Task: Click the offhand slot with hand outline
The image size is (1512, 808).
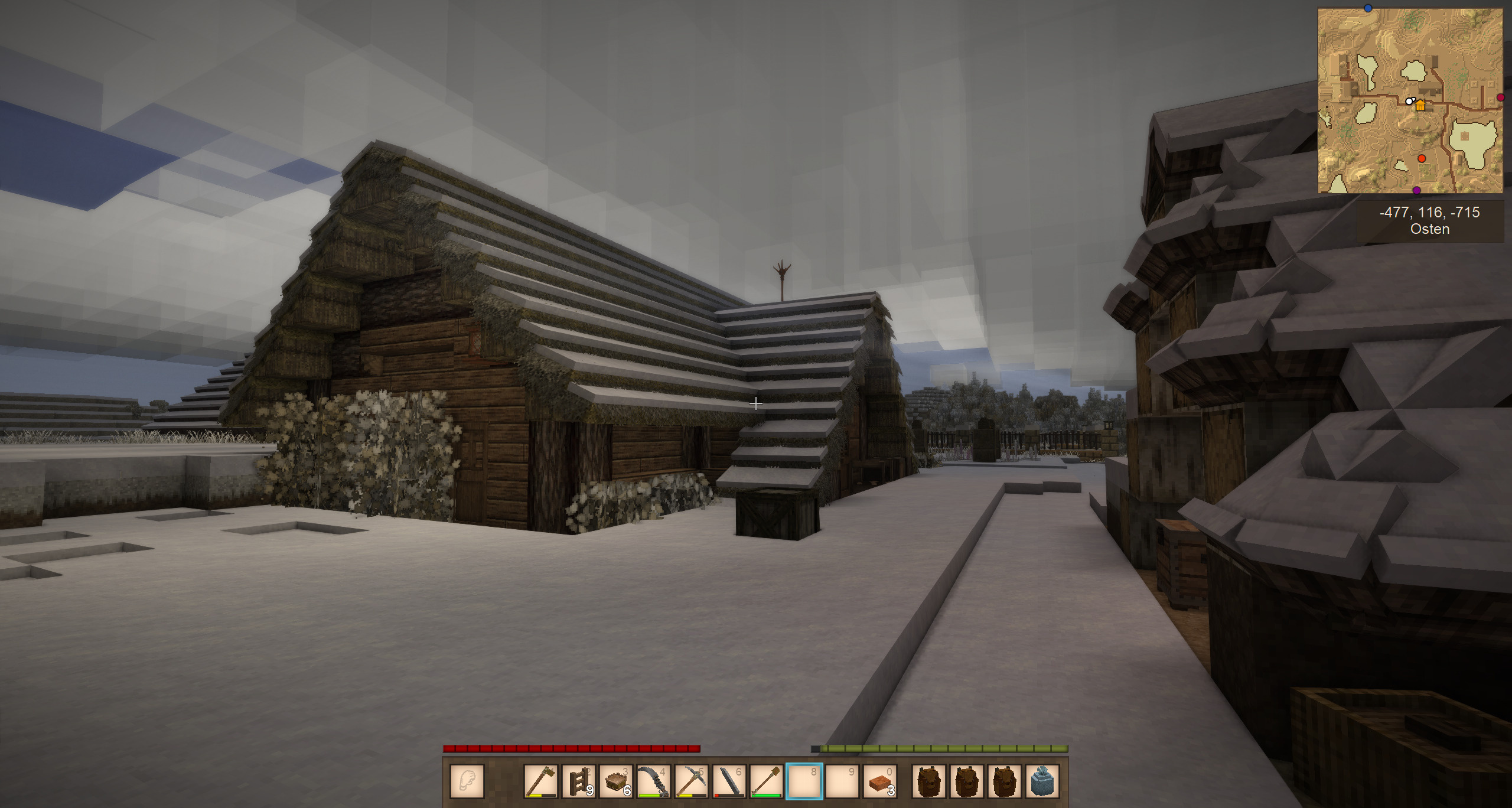Action: tap(467, 781)
